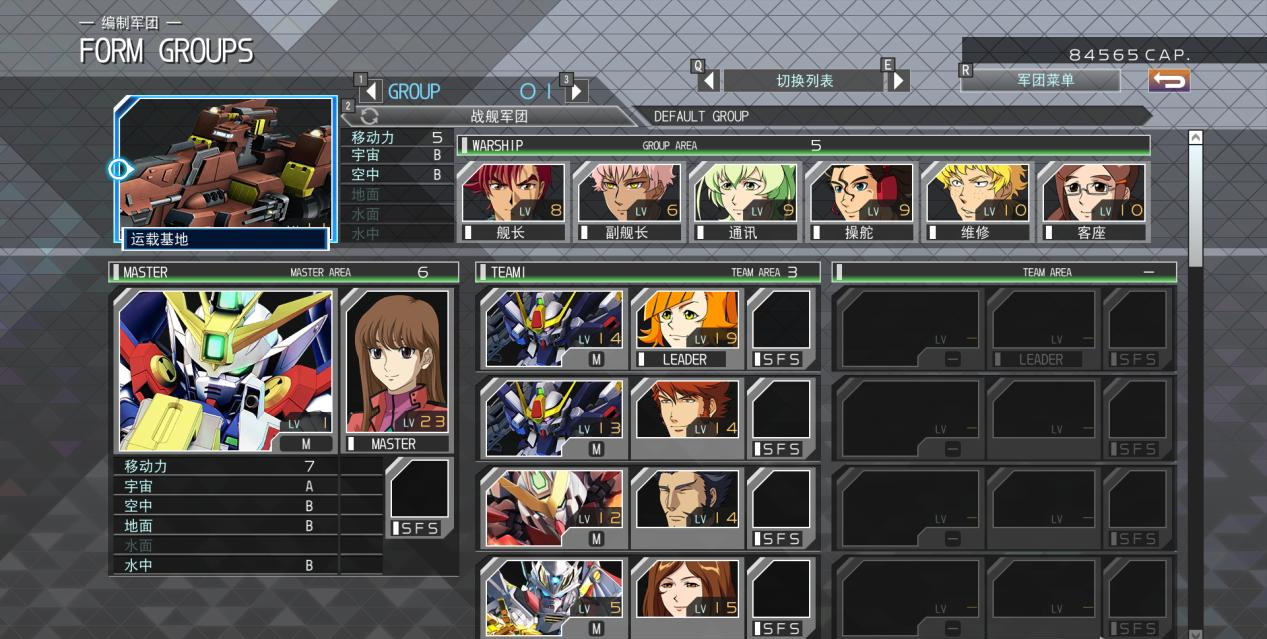Select the 操舵 helmsman crew slot
The height and width of the screenshot is (639, 1267).
861,201
